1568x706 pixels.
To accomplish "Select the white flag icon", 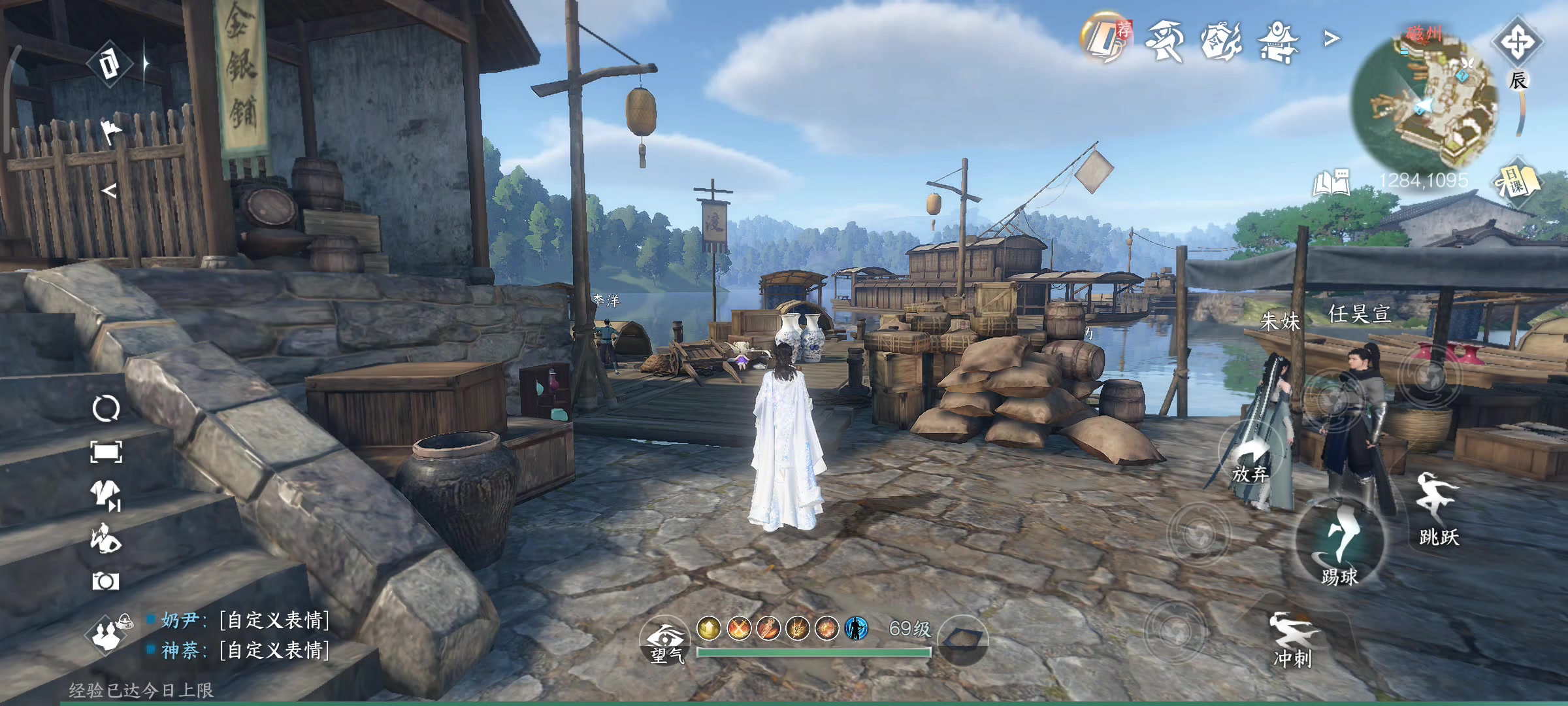I will 109,131.
